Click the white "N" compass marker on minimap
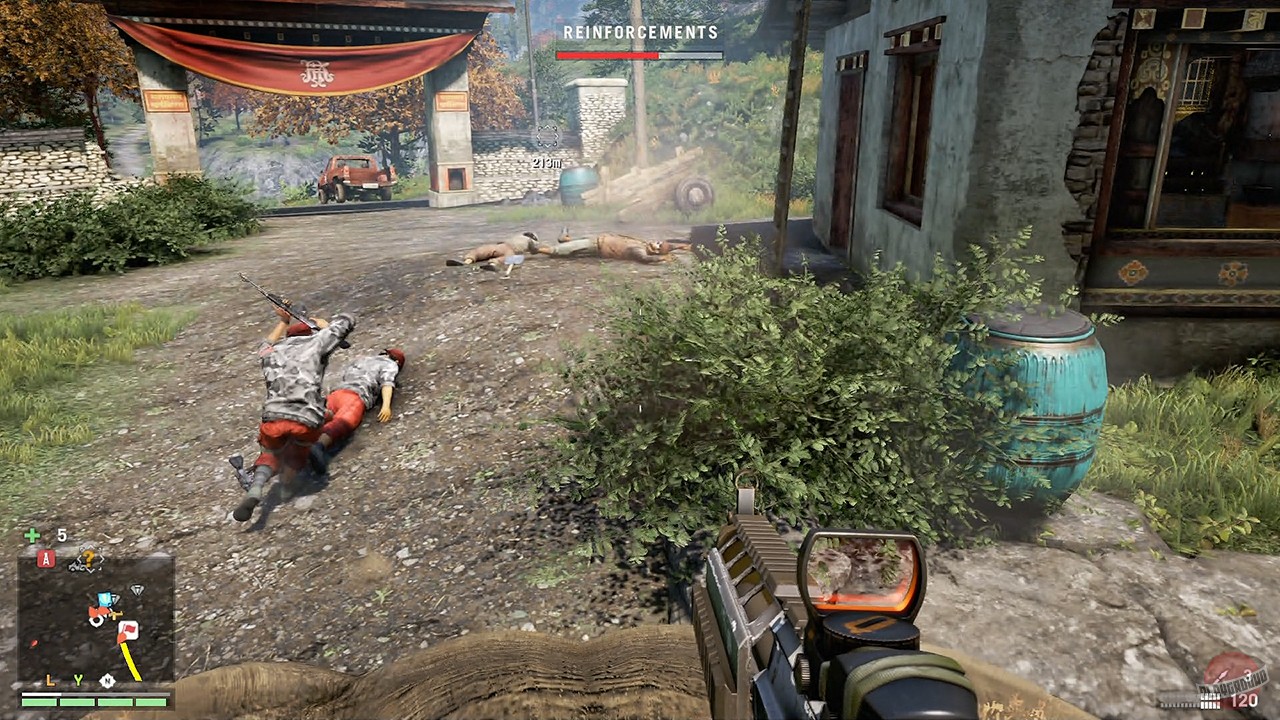Viewport: 1280px width, 720px height. 107,681
